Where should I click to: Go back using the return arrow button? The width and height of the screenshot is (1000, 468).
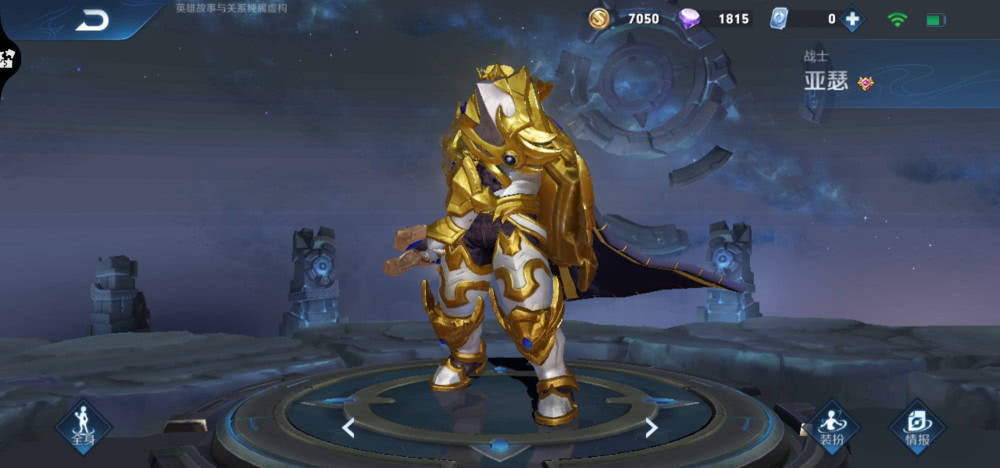(x=92, y=20)
